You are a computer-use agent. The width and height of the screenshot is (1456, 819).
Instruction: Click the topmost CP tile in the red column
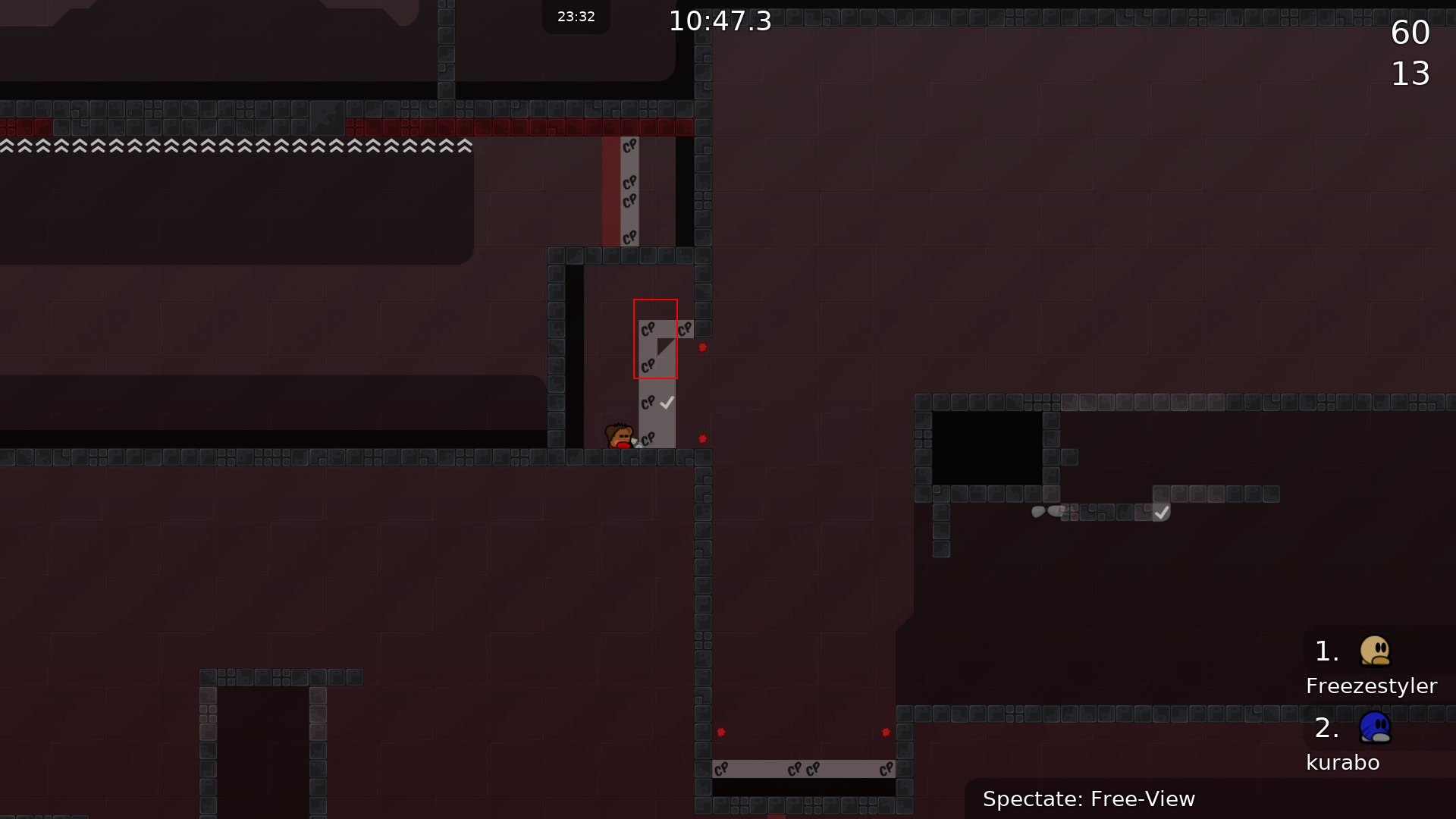(629, 144)
